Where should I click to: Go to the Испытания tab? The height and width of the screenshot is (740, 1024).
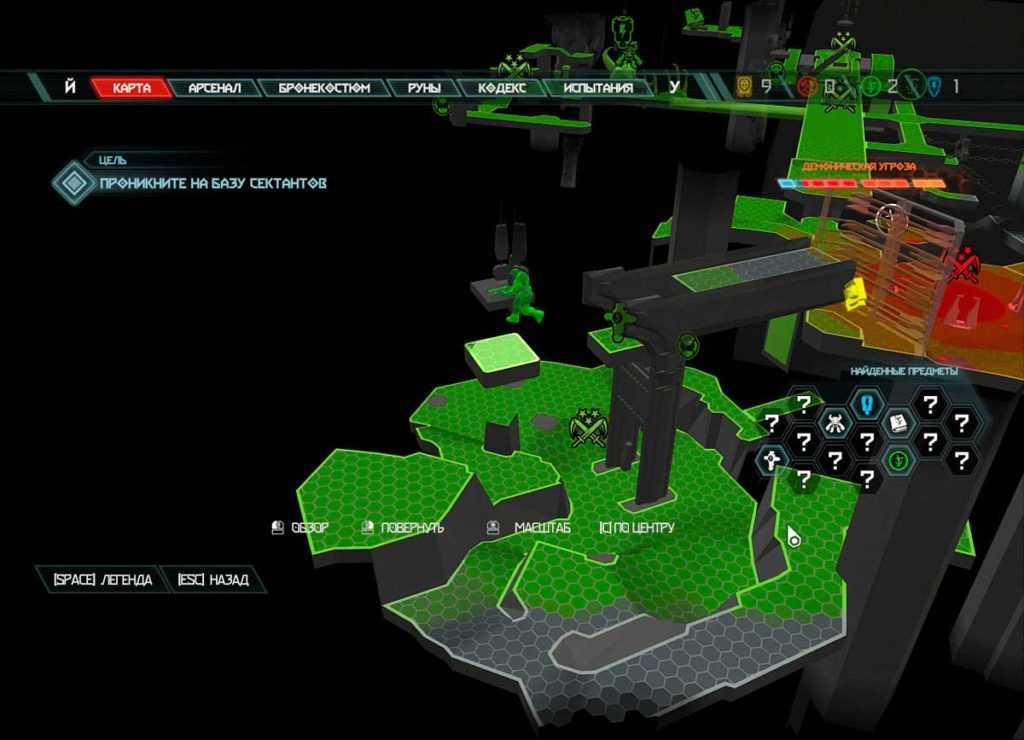(x=597, y=88)
